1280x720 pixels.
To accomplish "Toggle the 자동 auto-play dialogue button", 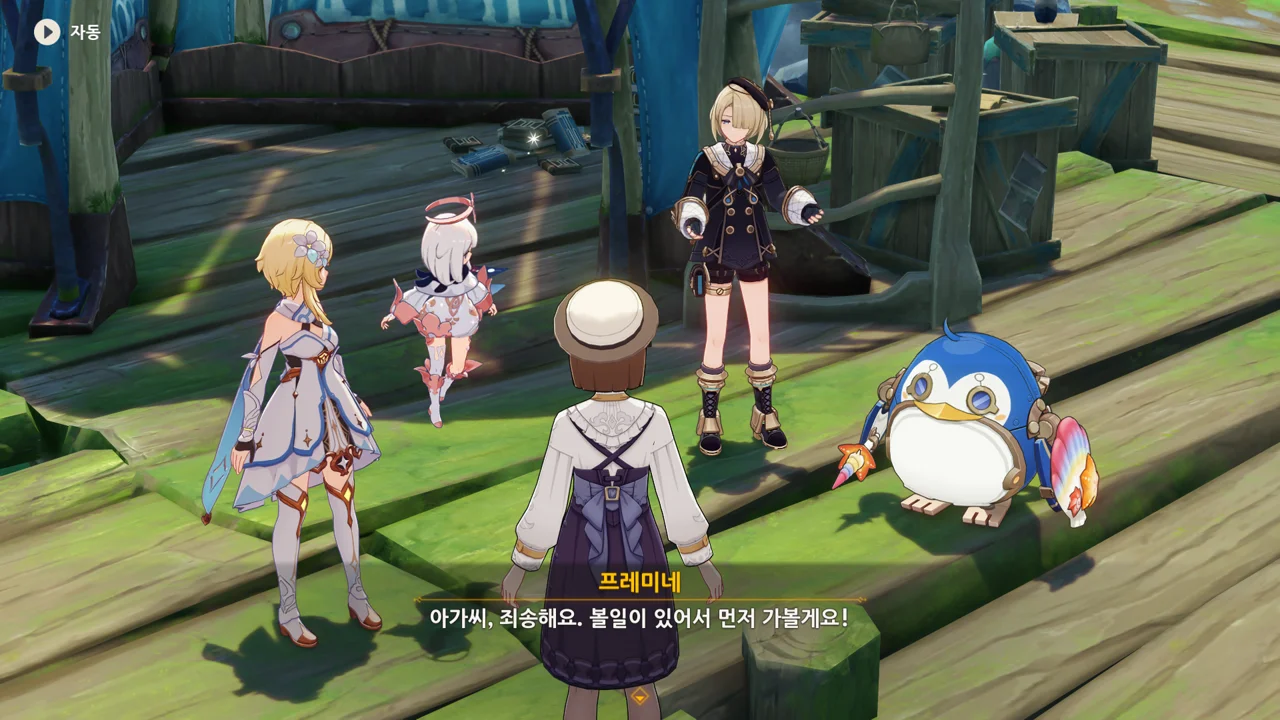I will tap(47, 32).
